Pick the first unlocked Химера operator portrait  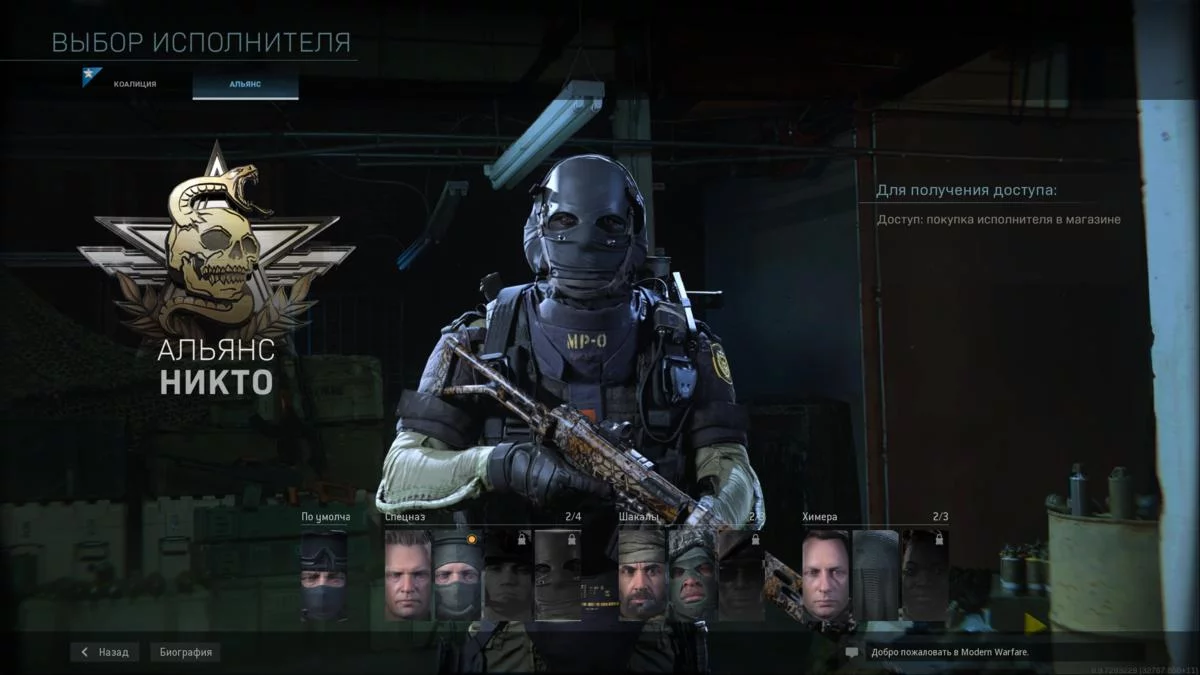pos(825,575)
